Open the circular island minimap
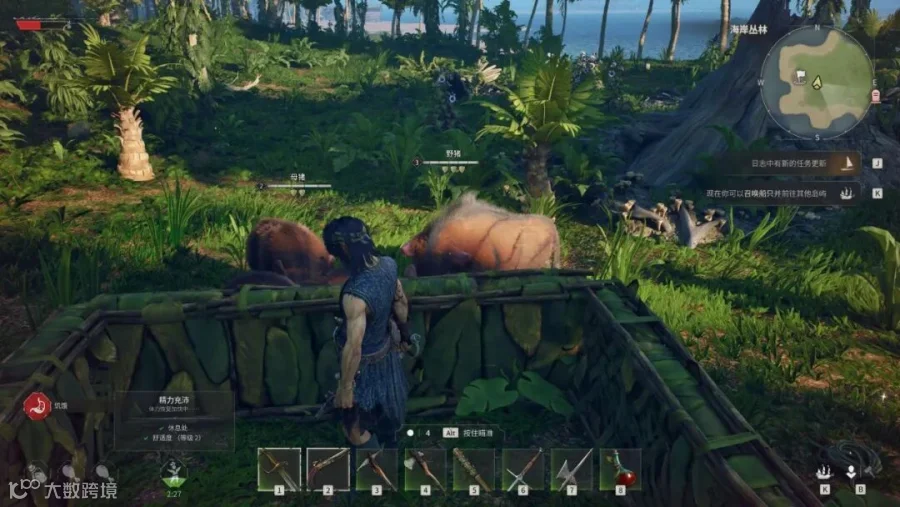900x507 pixels. point(817,81)
